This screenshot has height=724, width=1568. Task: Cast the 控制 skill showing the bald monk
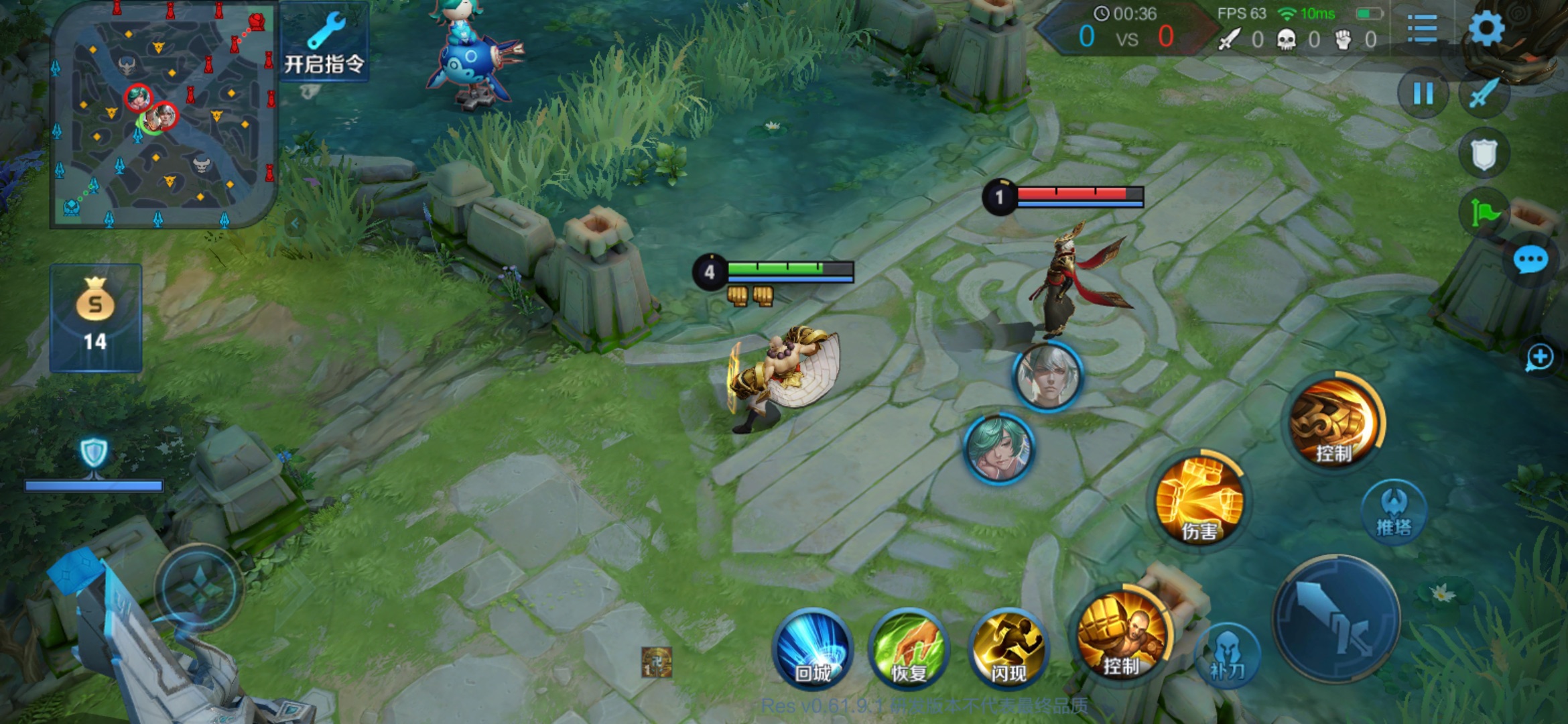point(1122,633)
